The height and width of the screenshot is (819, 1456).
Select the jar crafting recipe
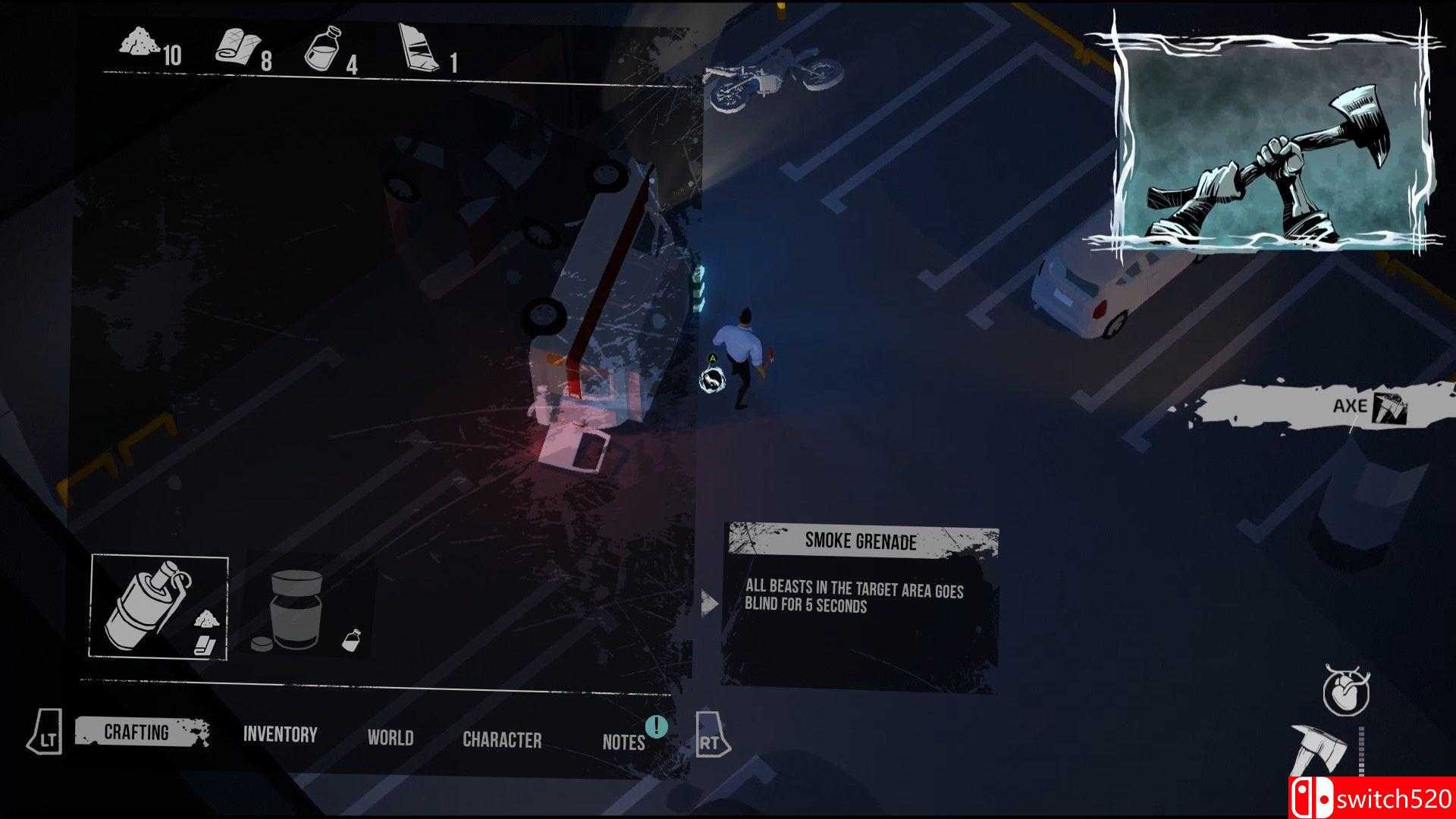[x=306, y=612]
